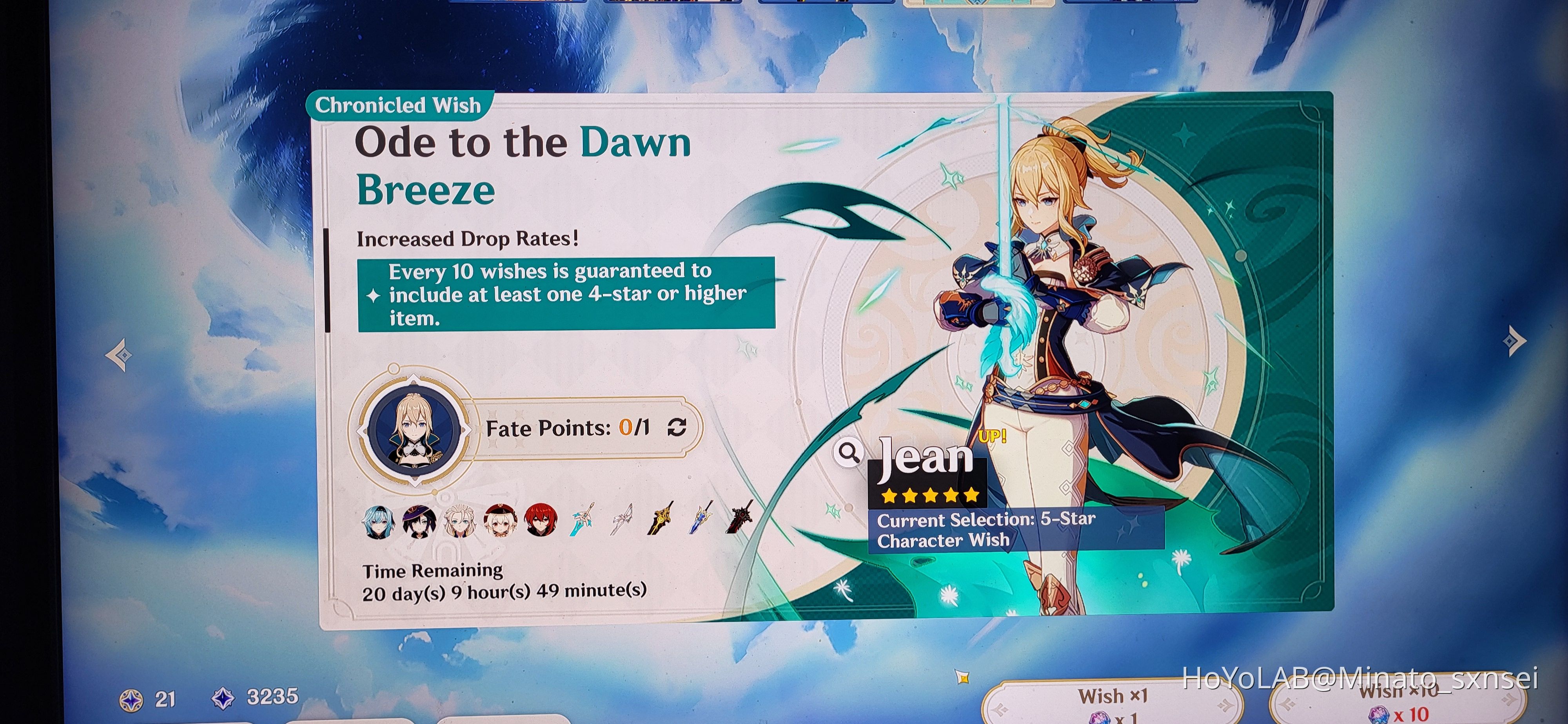Select the Diluc character icon
This screenshot has width=1568, height=724.
tap(542, 521)
